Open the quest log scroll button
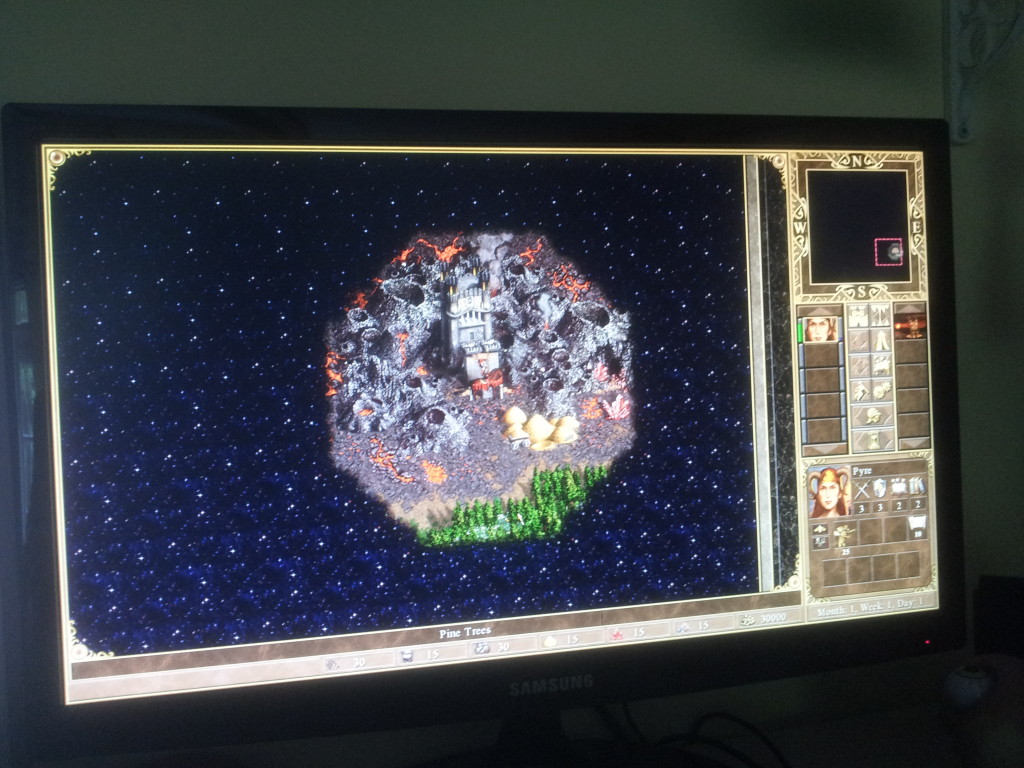This screenshot has height=768, width=1024. (x=859, y=341)
